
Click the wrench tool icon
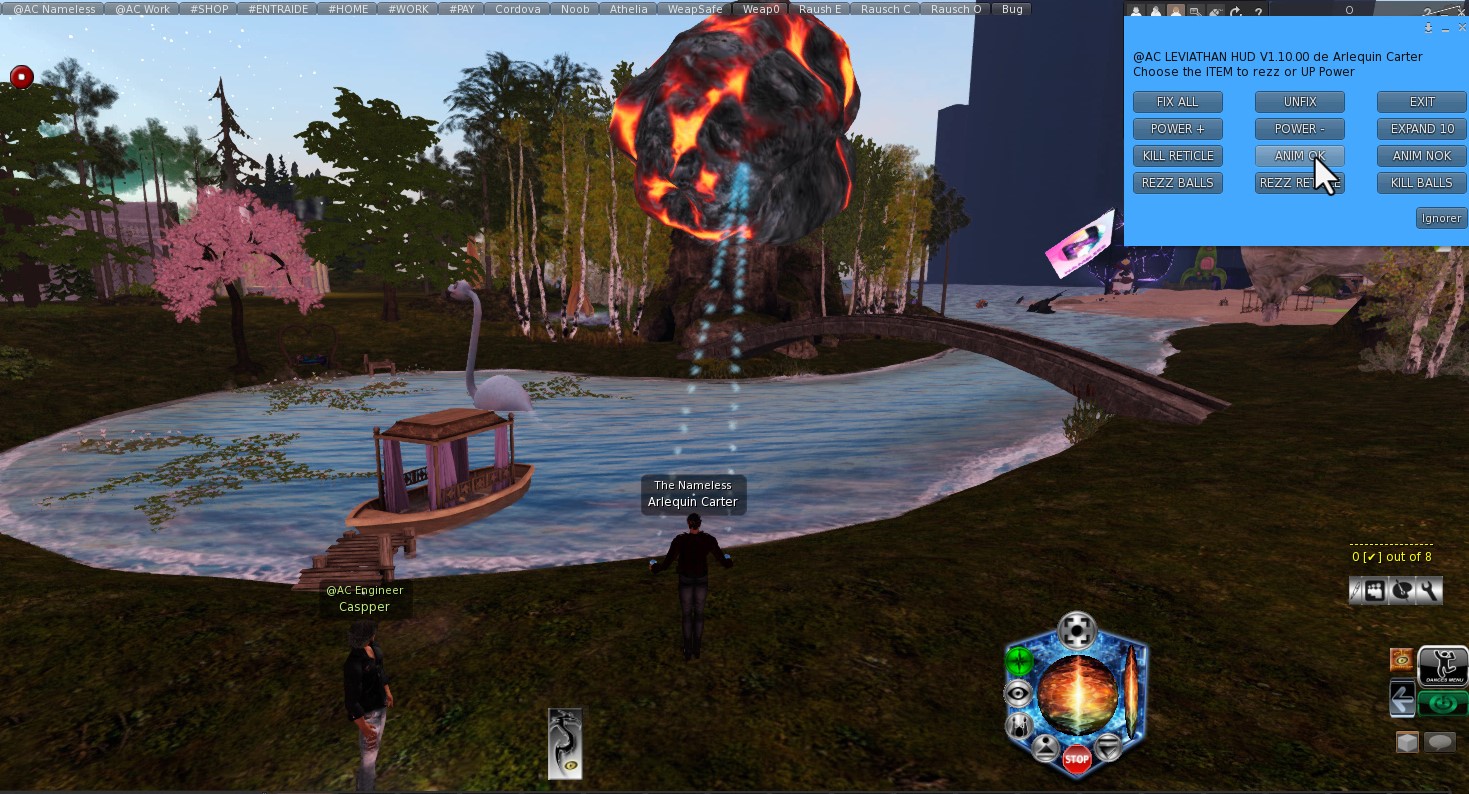1429,591
